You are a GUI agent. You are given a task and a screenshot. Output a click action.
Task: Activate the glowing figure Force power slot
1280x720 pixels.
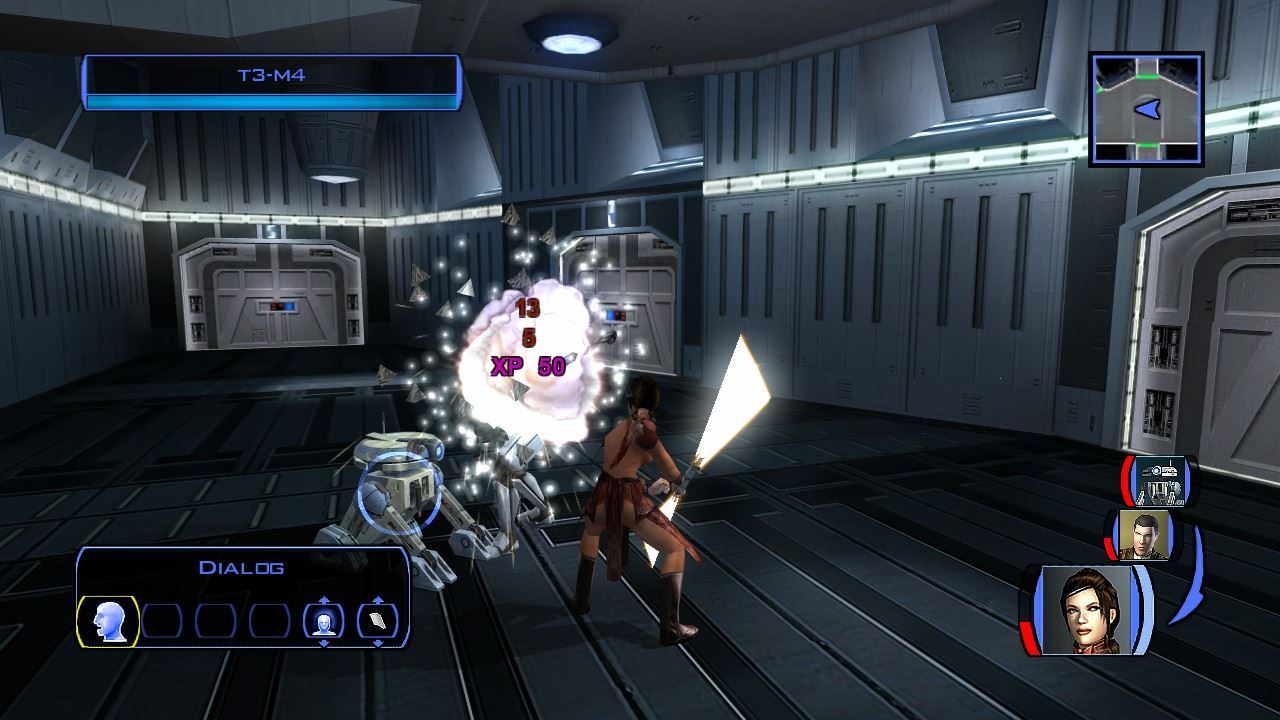tap(323, 621)
